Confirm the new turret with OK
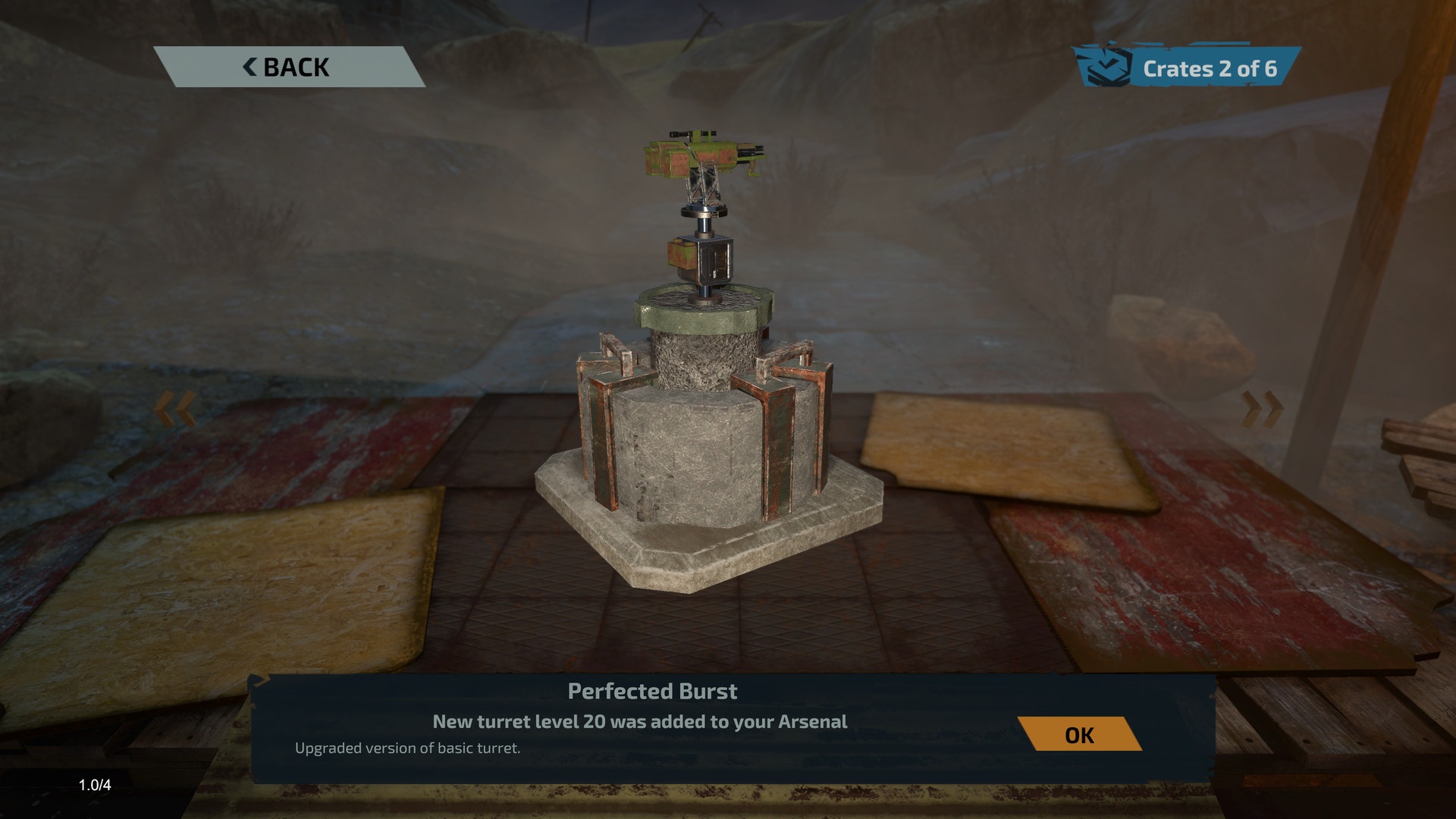 coord(1079,734)
